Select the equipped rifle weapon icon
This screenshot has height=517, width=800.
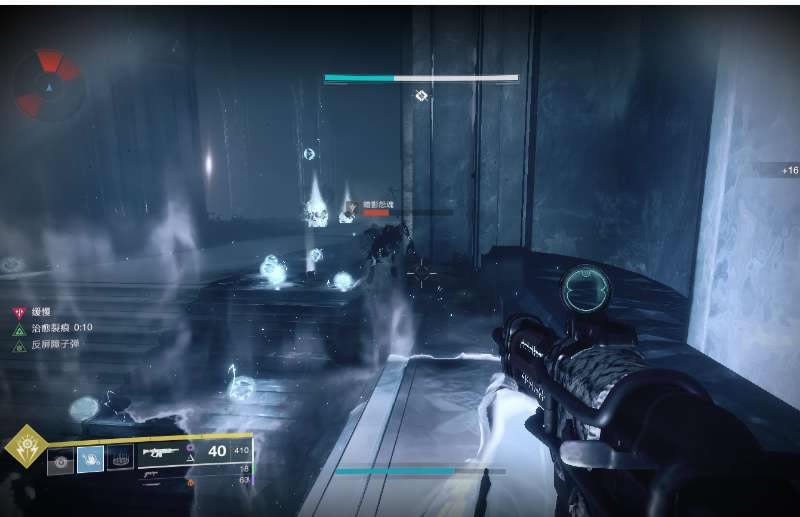[x=160, y=452]
